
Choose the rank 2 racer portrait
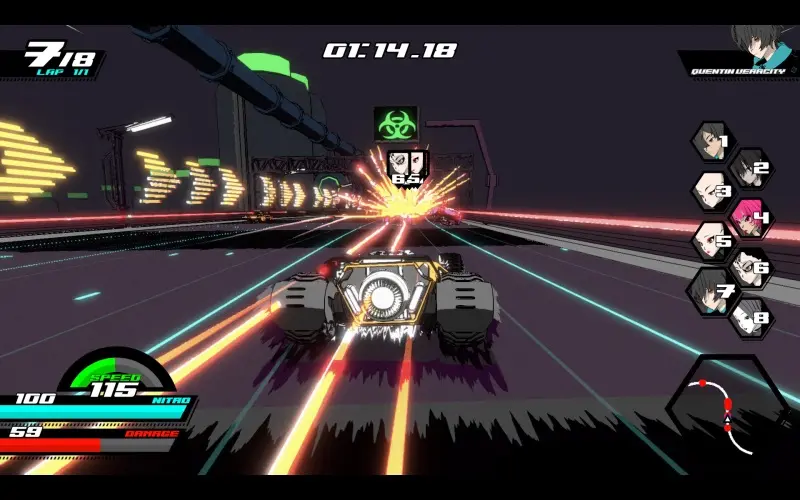pyautogui.click(x=748, y=168)
